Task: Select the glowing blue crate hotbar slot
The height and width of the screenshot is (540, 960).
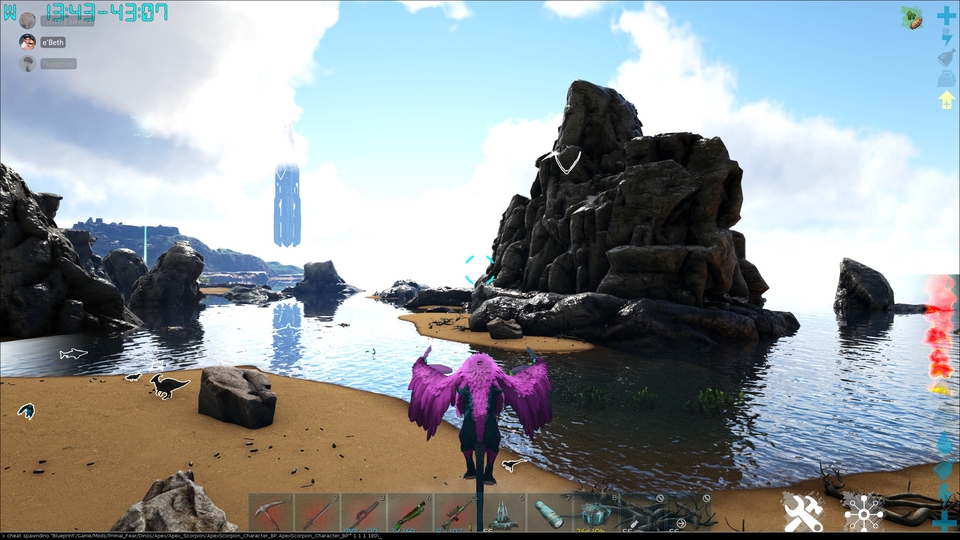Action: (596, 512)
